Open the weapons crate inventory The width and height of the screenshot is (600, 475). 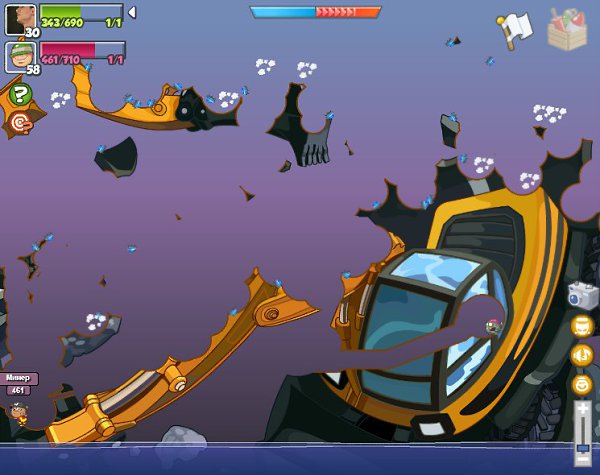tap(567, 28)
